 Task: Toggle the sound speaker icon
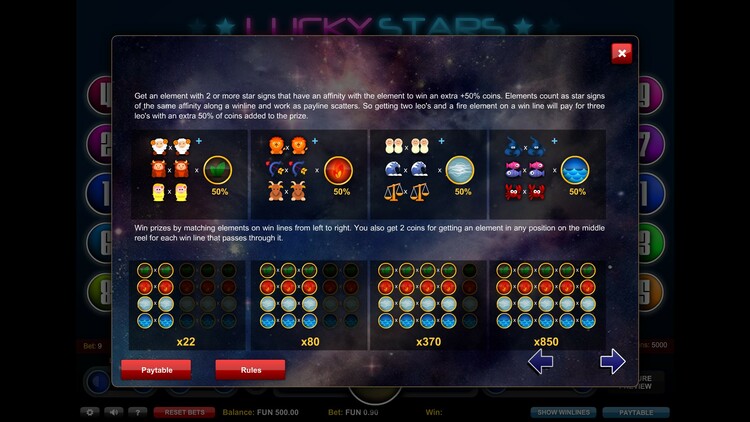pyautogui.click(x=115, y=412)
